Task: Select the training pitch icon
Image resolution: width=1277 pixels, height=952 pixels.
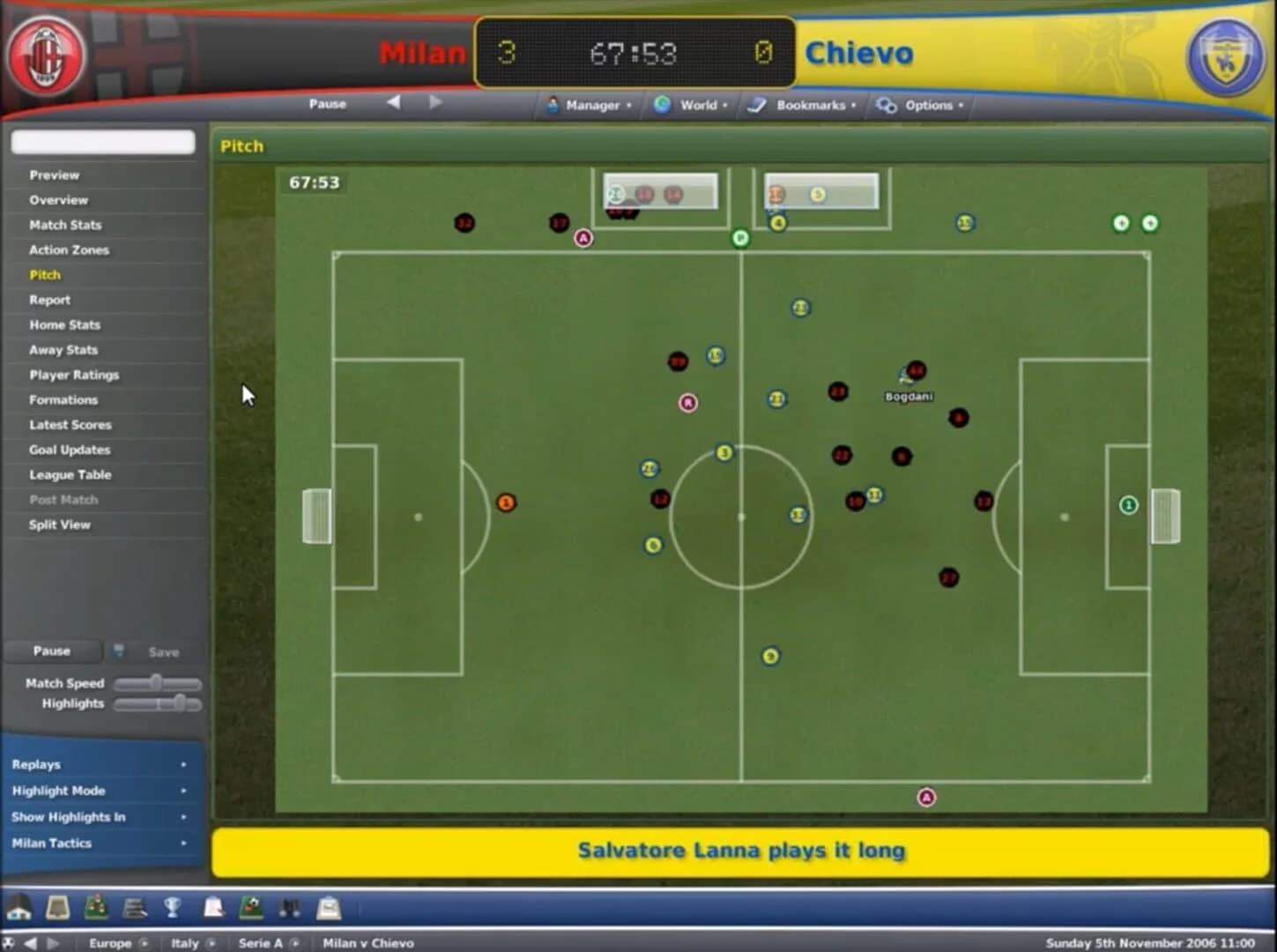Action: coord(251,906)
